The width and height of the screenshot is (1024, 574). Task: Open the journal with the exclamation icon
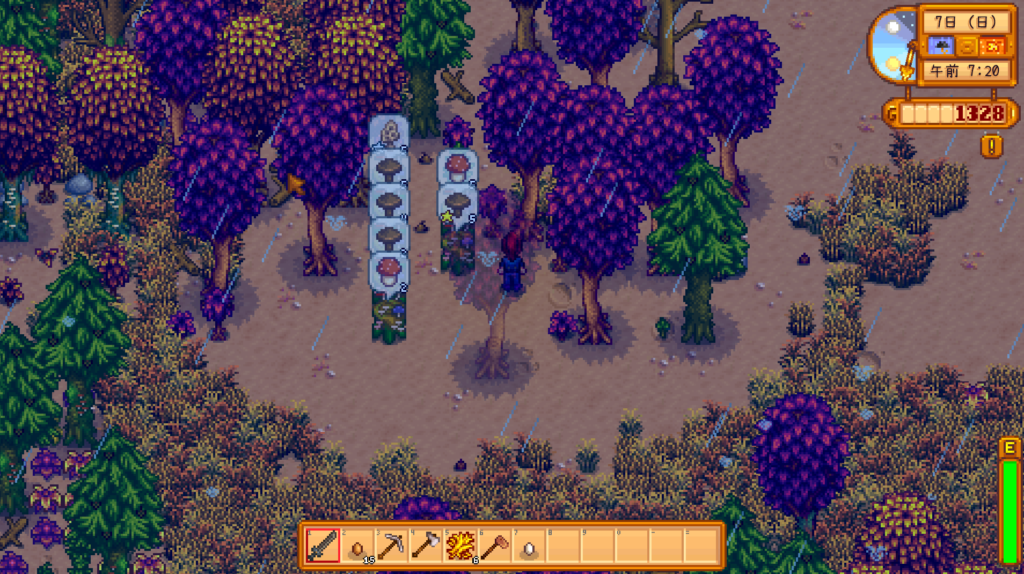991,146
